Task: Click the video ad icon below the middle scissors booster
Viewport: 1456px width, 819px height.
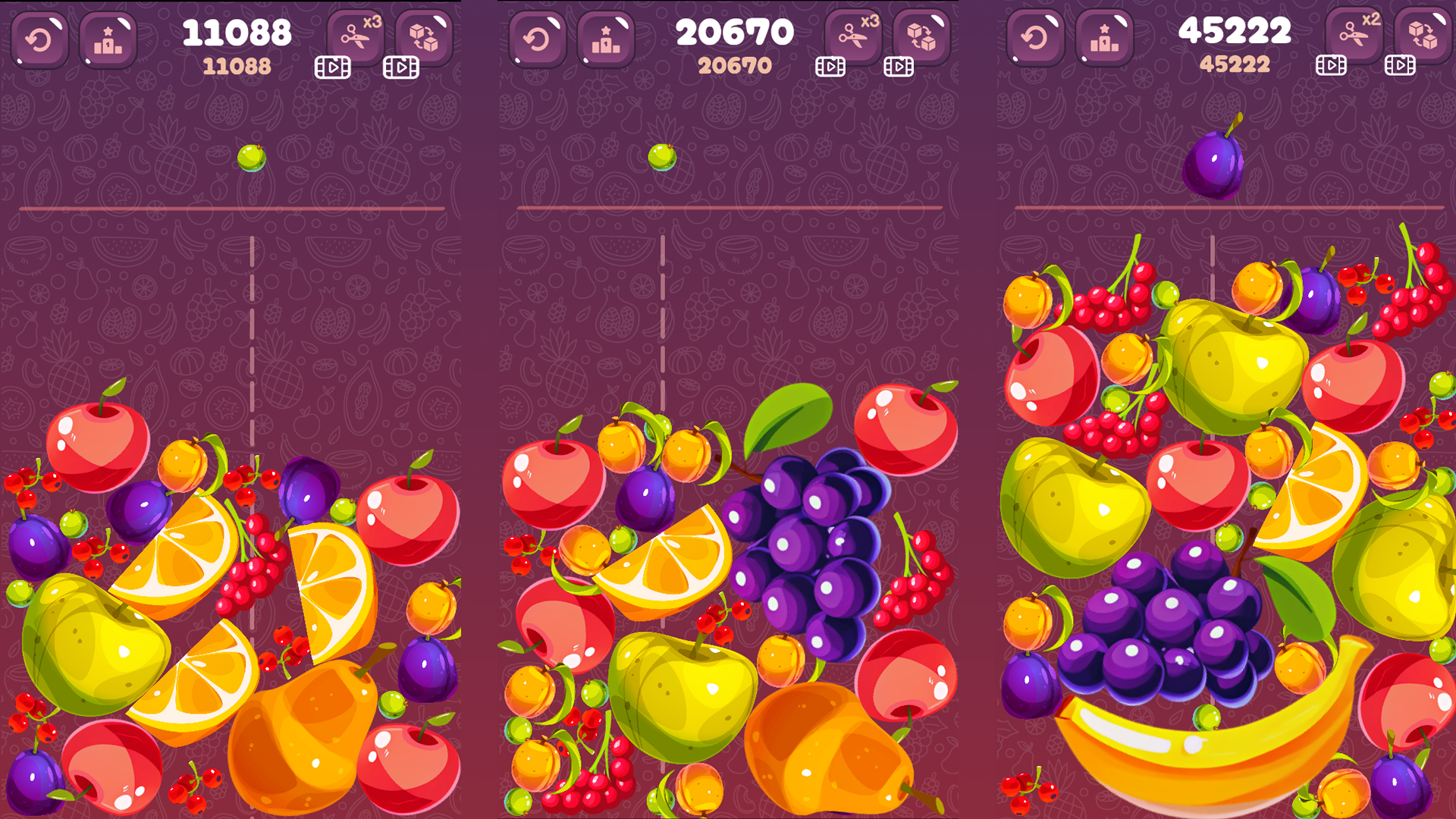Action: click(x=830, y=67)
